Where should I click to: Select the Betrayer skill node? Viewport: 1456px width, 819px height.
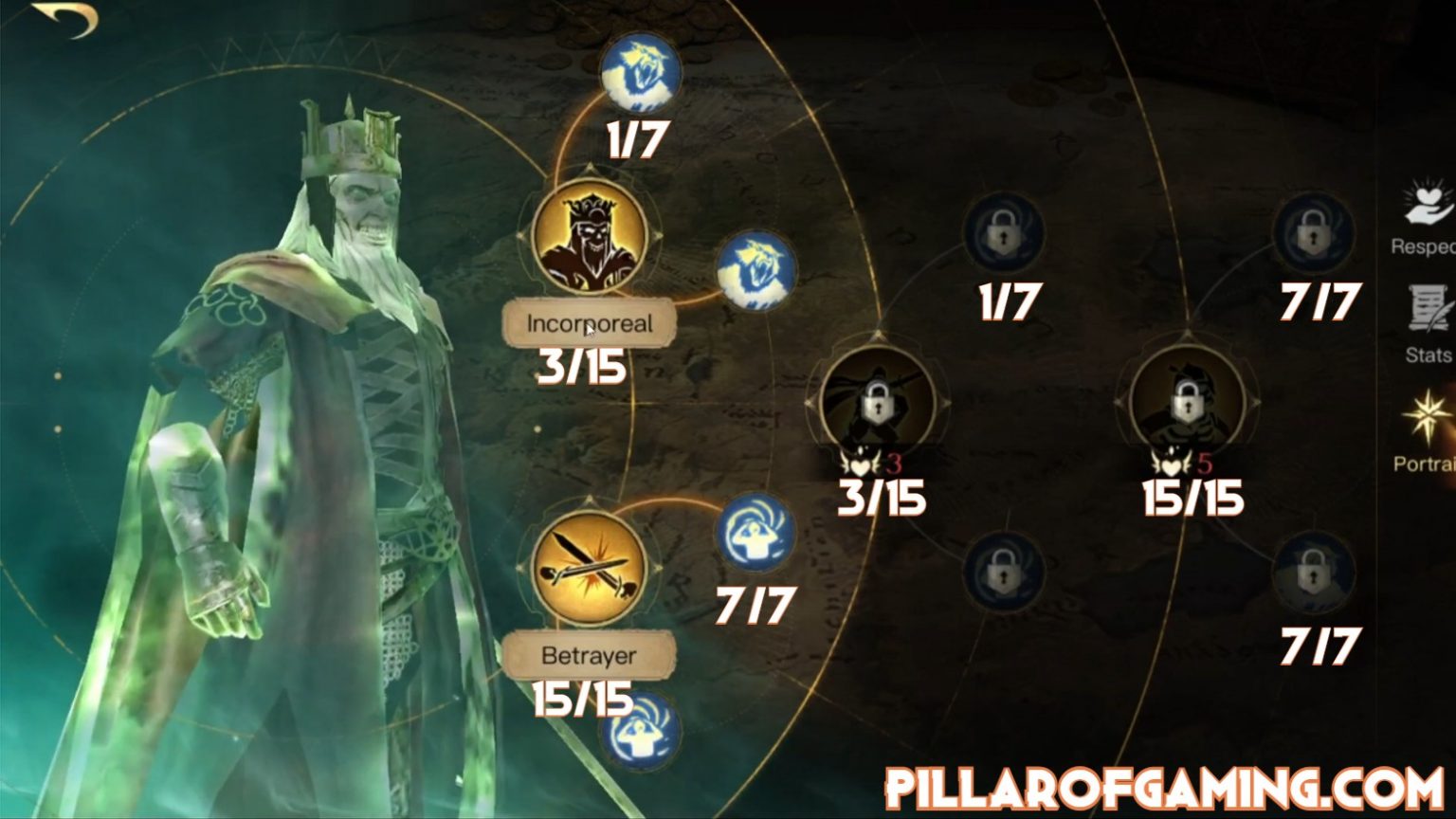[588, 569]
